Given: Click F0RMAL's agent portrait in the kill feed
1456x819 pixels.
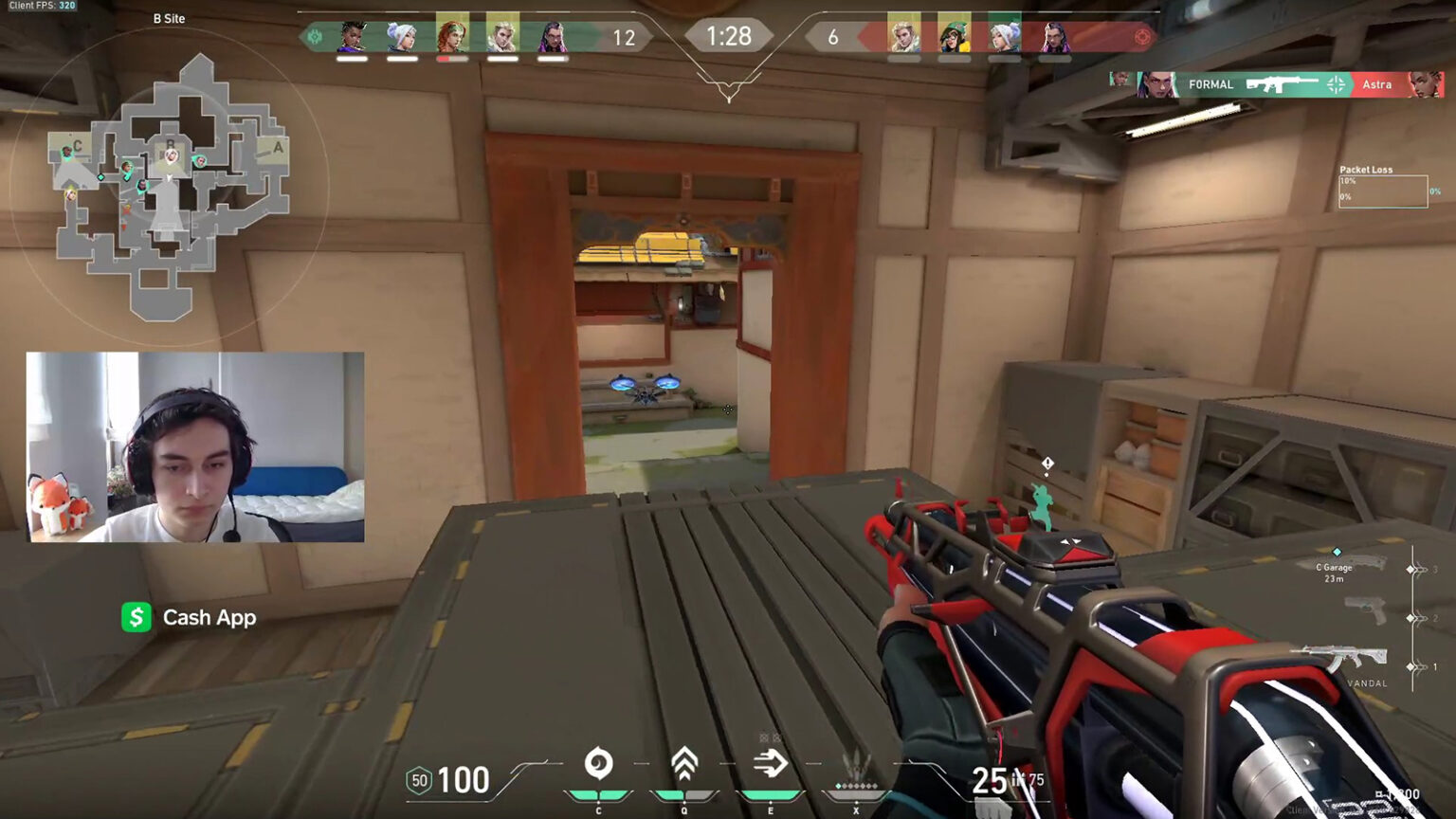Looking at the screenshot, I should tap(1154, 83).
